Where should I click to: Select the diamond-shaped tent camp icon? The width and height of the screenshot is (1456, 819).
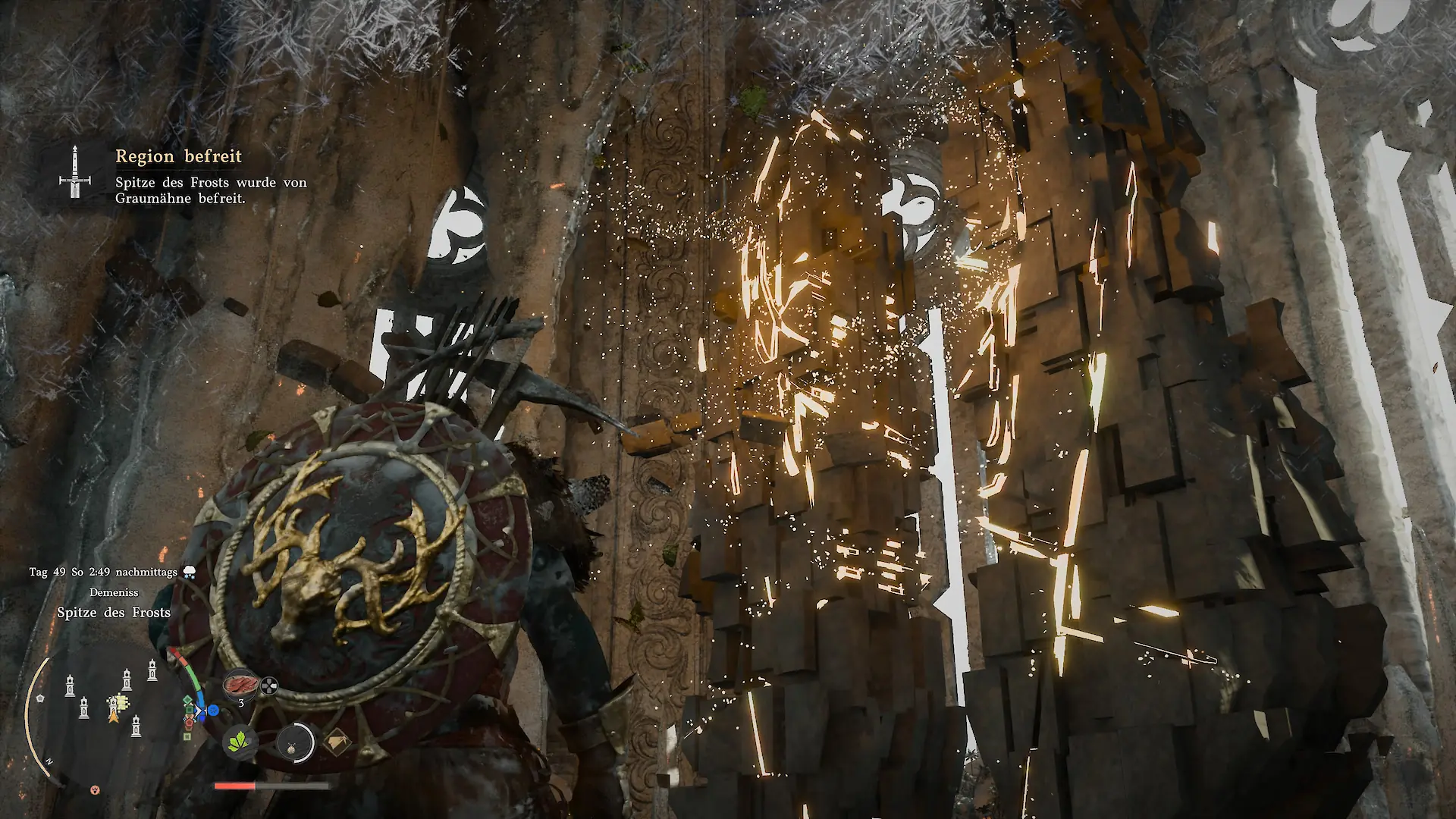[x=337, y=742]
